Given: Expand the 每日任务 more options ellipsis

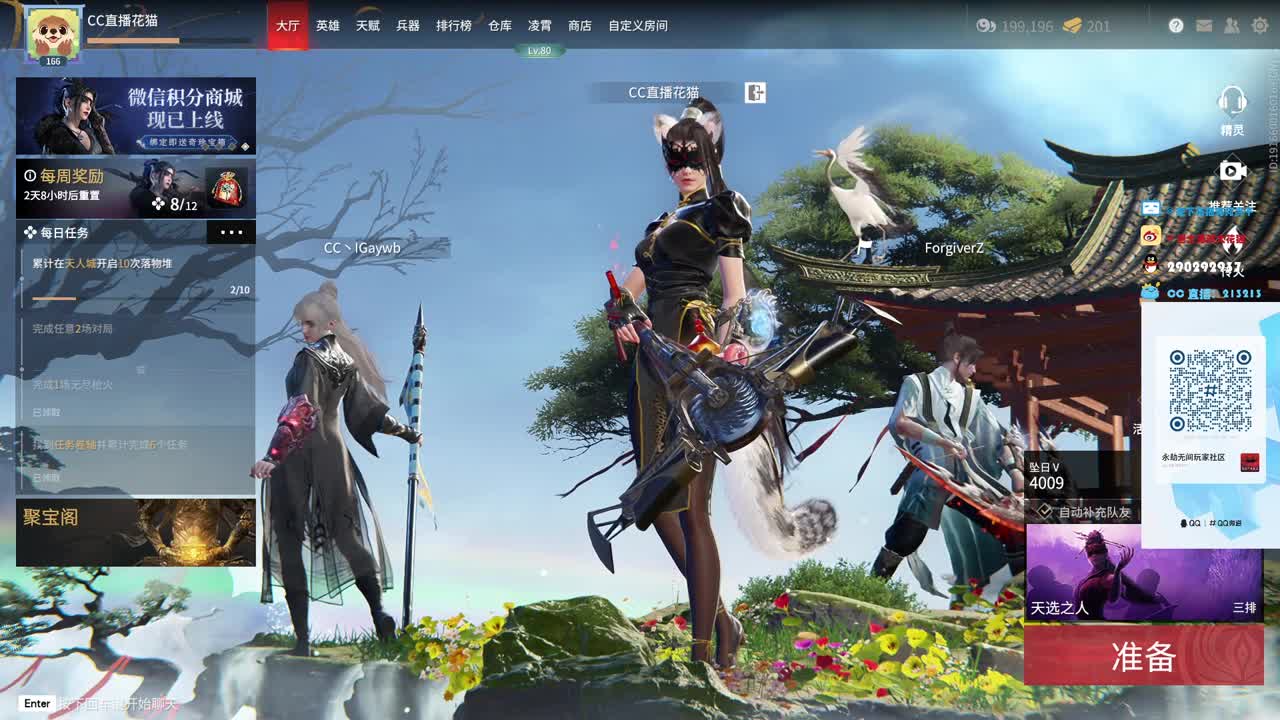Looking at the screenshot, I should pyautogui.click(x=232, y=232).
